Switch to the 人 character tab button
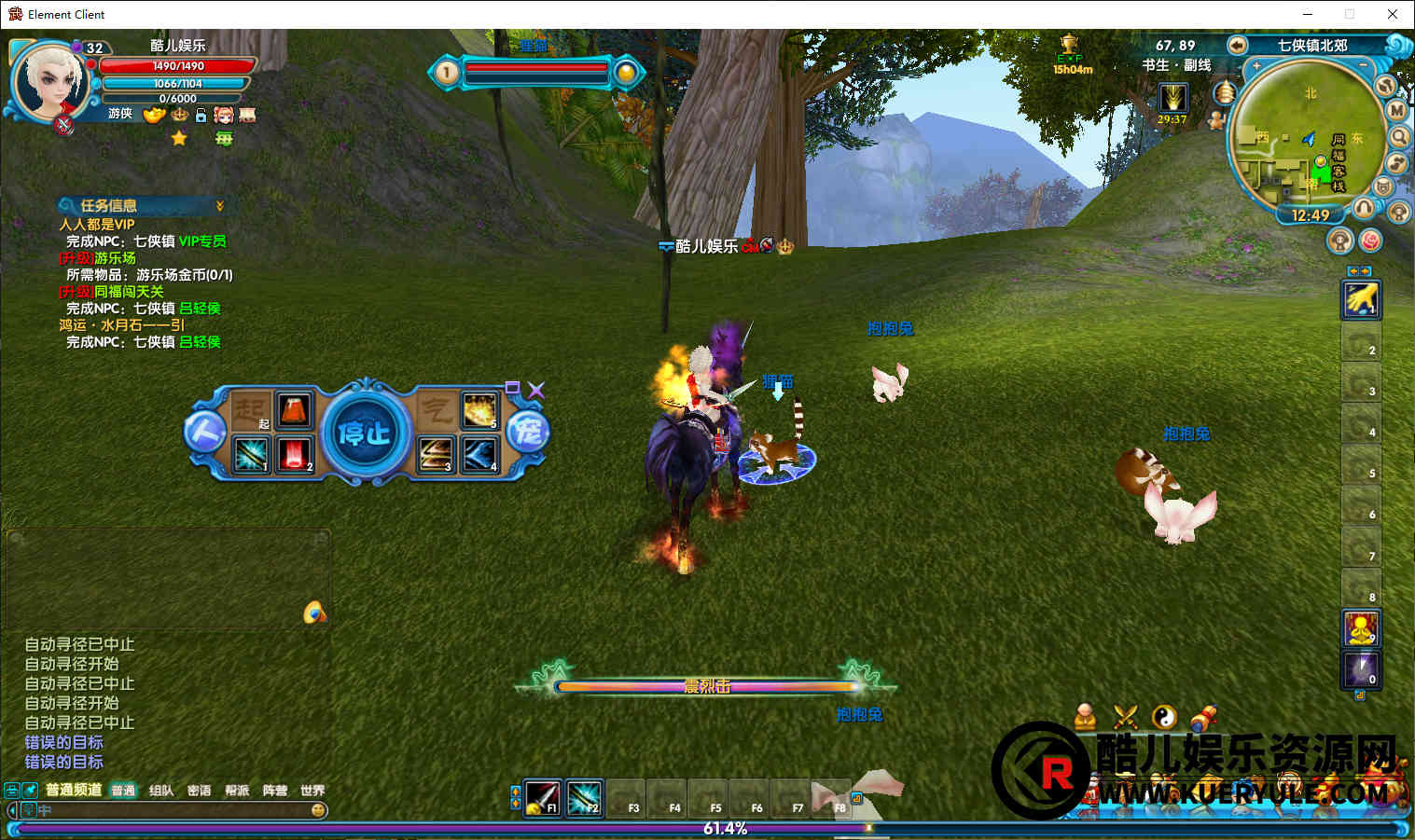The width and height of the screenshot is (1415, 840). pos(204,433)
